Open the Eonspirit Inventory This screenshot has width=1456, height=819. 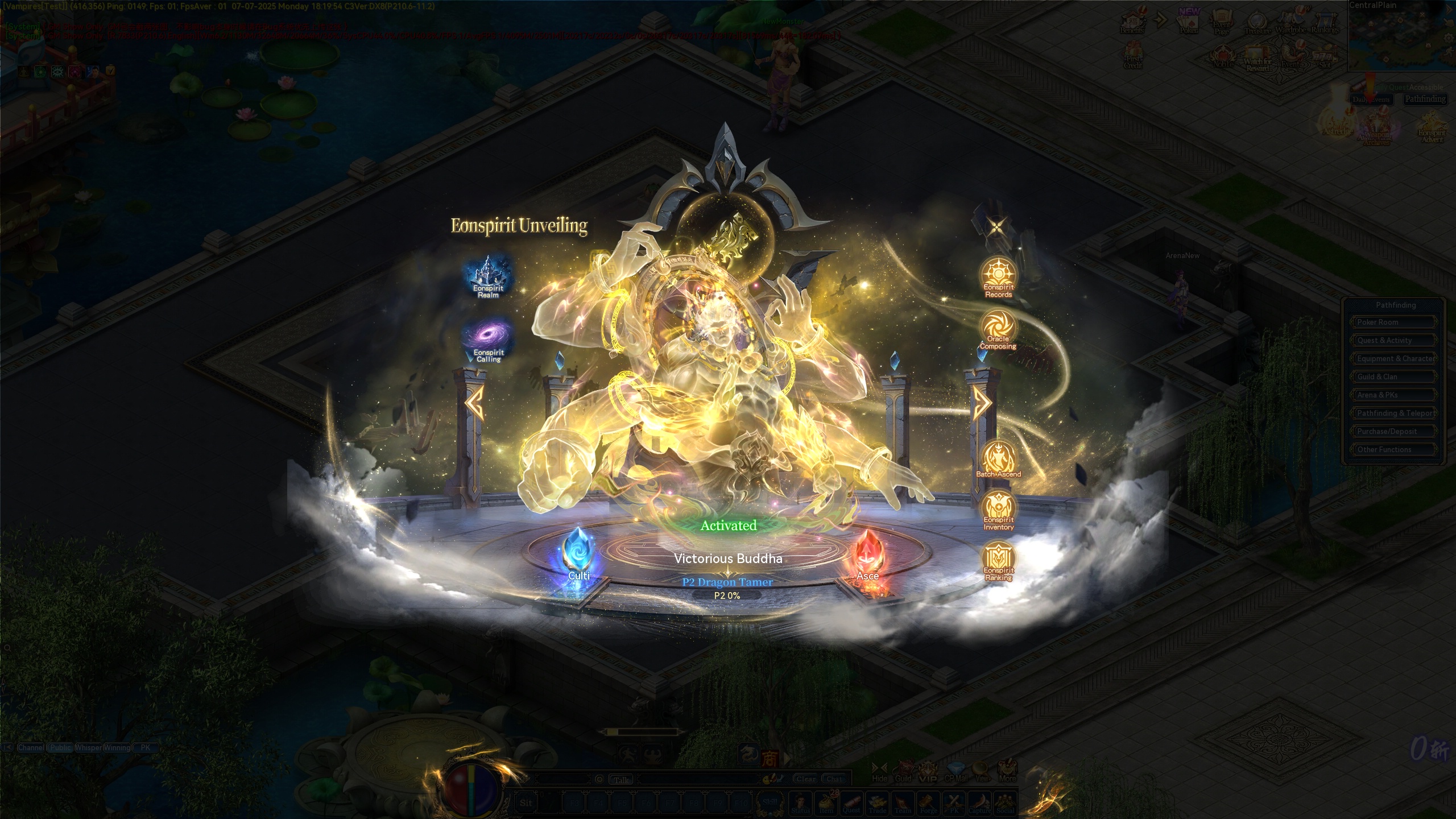click(x=998, y=510)
